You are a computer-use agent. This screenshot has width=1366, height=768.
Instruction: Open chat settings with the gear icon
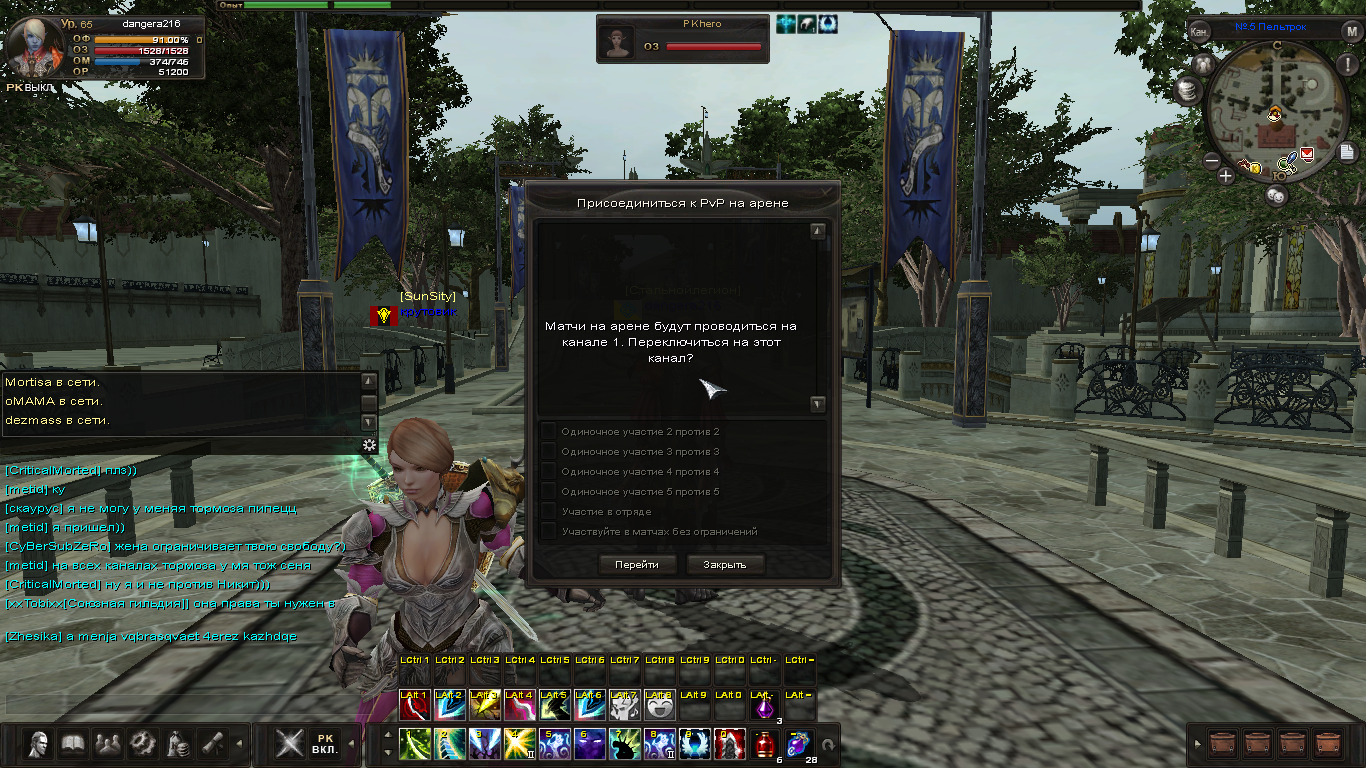click(x=369, y=445)
